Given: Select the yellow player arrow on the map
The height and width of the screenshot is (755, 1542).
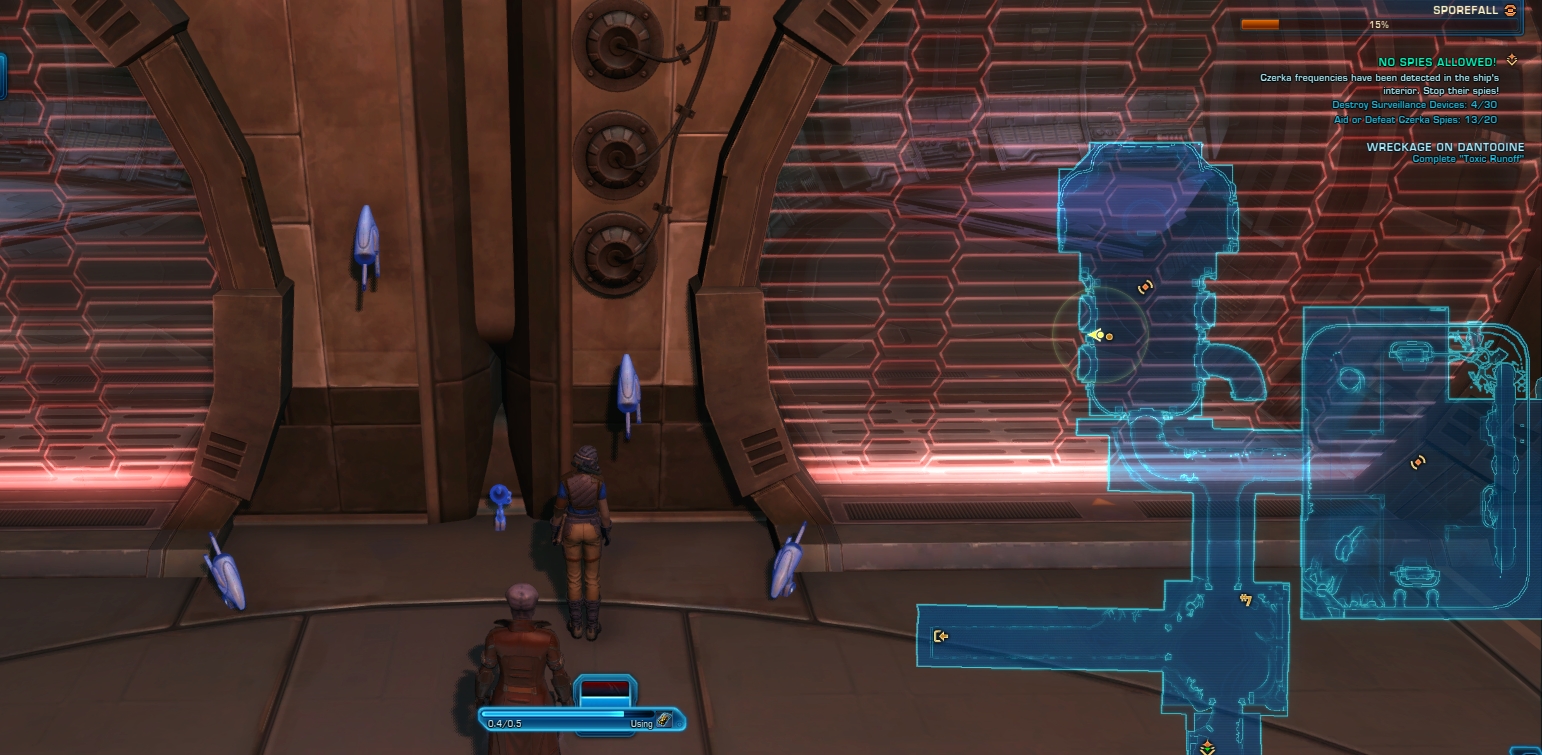Looking at the screenshot, I should 1097,336.
